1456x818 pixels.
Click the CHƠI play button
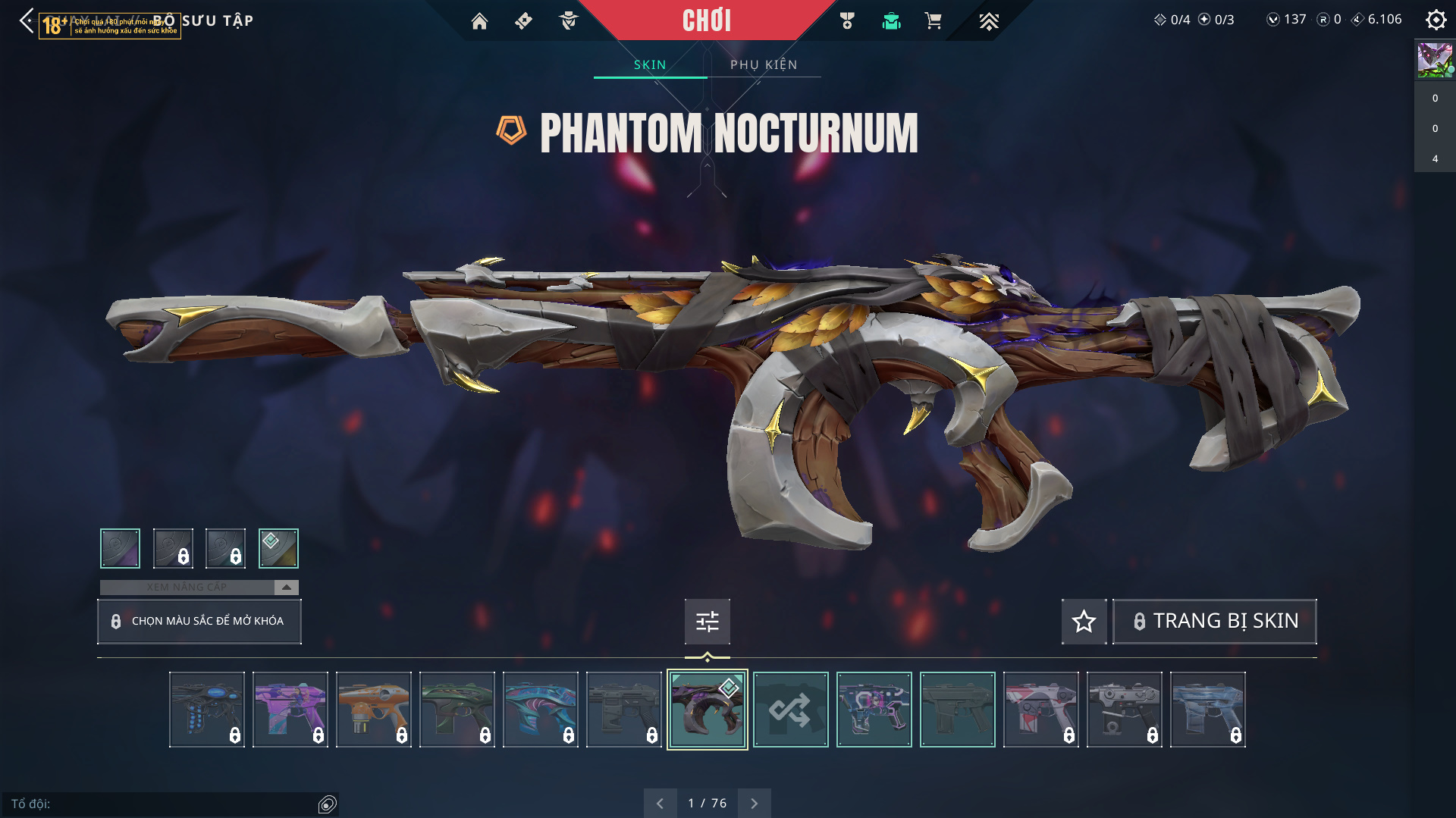click(x=706, y=20)
